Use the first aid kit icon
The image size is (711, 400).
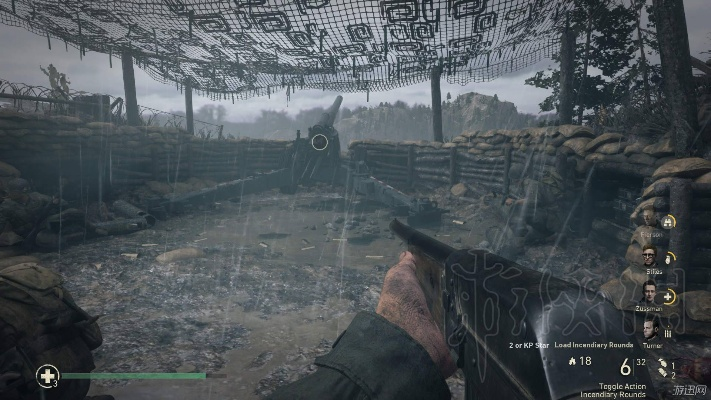pos(46,376)
